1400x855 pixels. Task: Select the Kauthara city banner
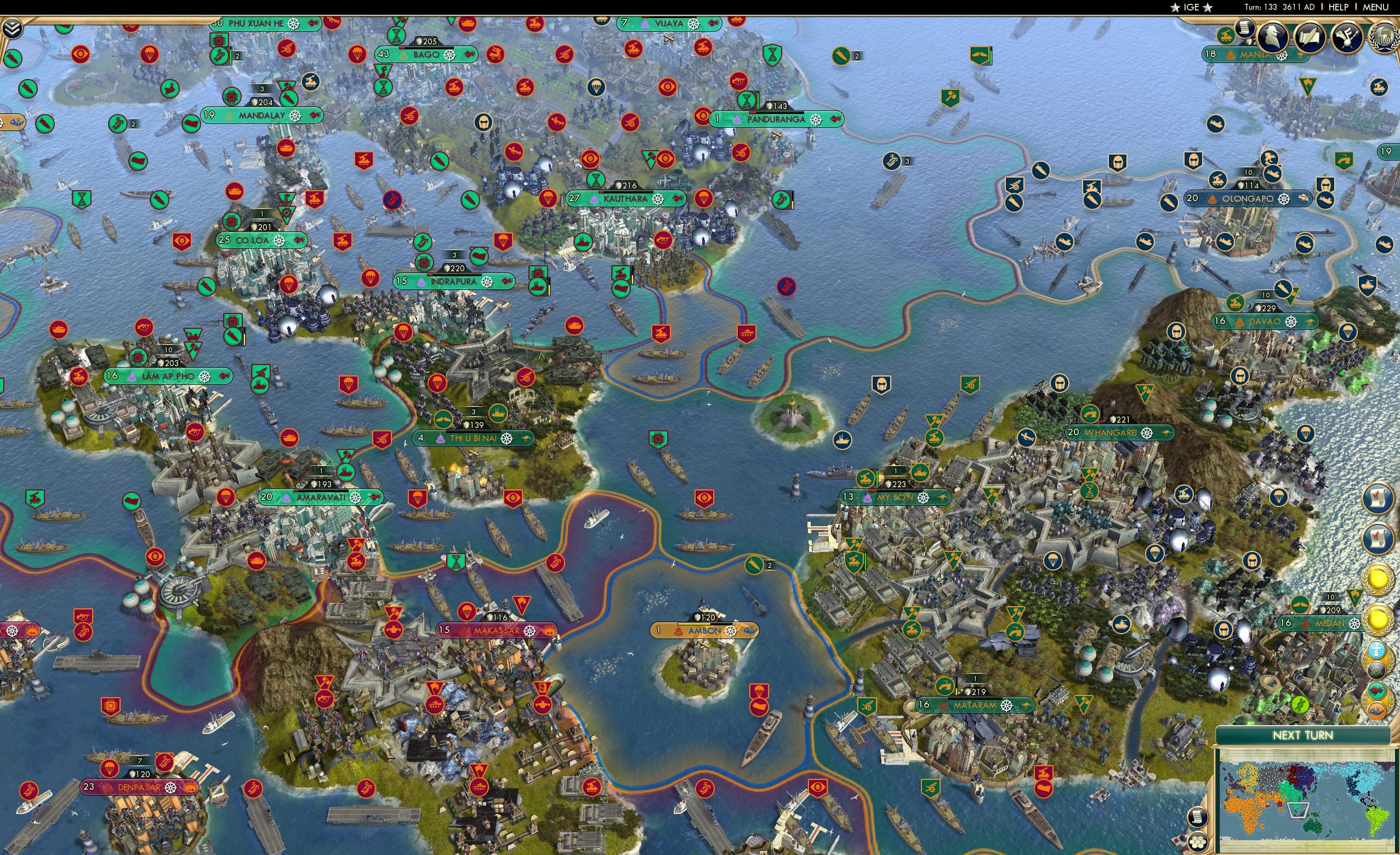pyautogui.click(x=625, y=198)
